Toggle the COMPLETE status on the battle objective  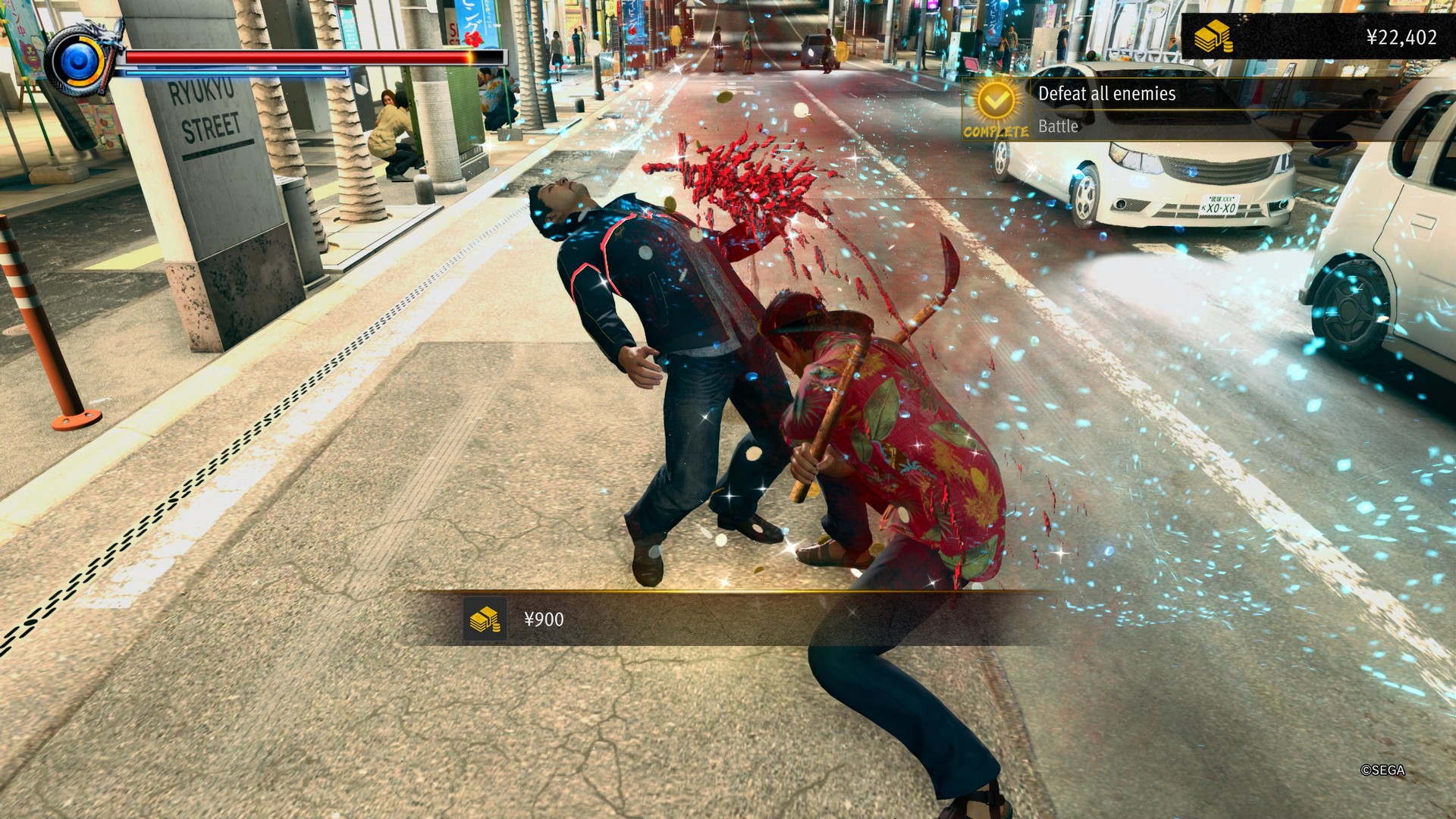(x=996, y=129)
